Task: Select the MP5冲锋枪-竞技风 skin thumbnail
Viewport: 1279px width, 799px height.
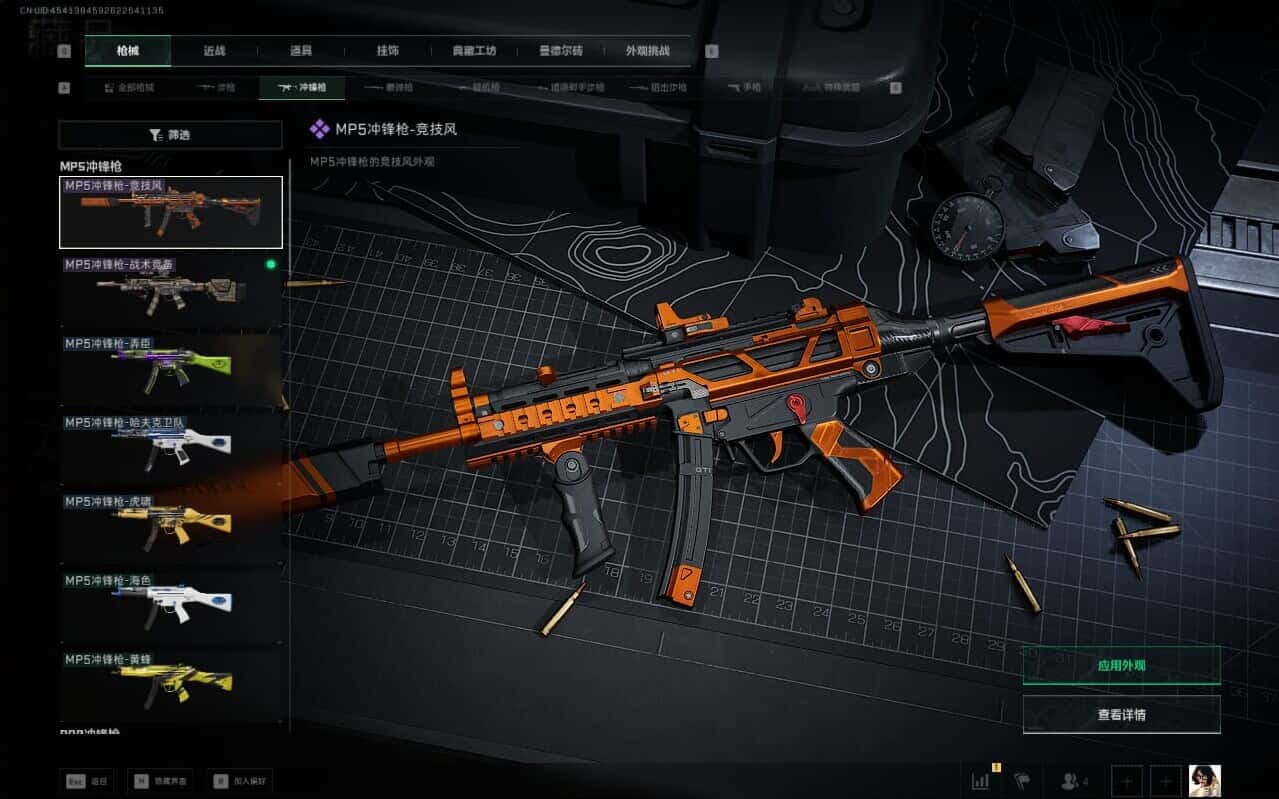Action: (170, 212)
